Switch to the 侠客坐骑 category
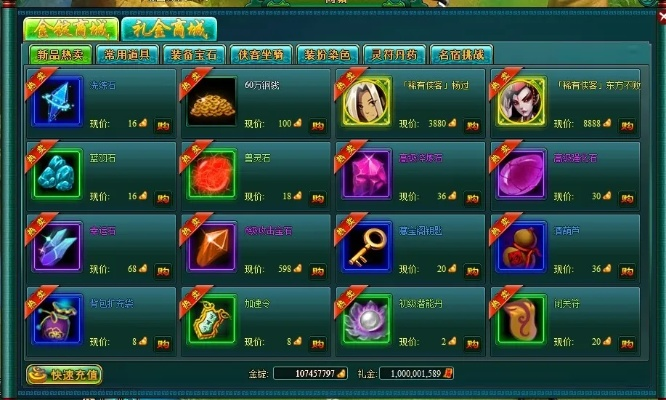Viewport: 666px width, 400px height. coord(262,55)
